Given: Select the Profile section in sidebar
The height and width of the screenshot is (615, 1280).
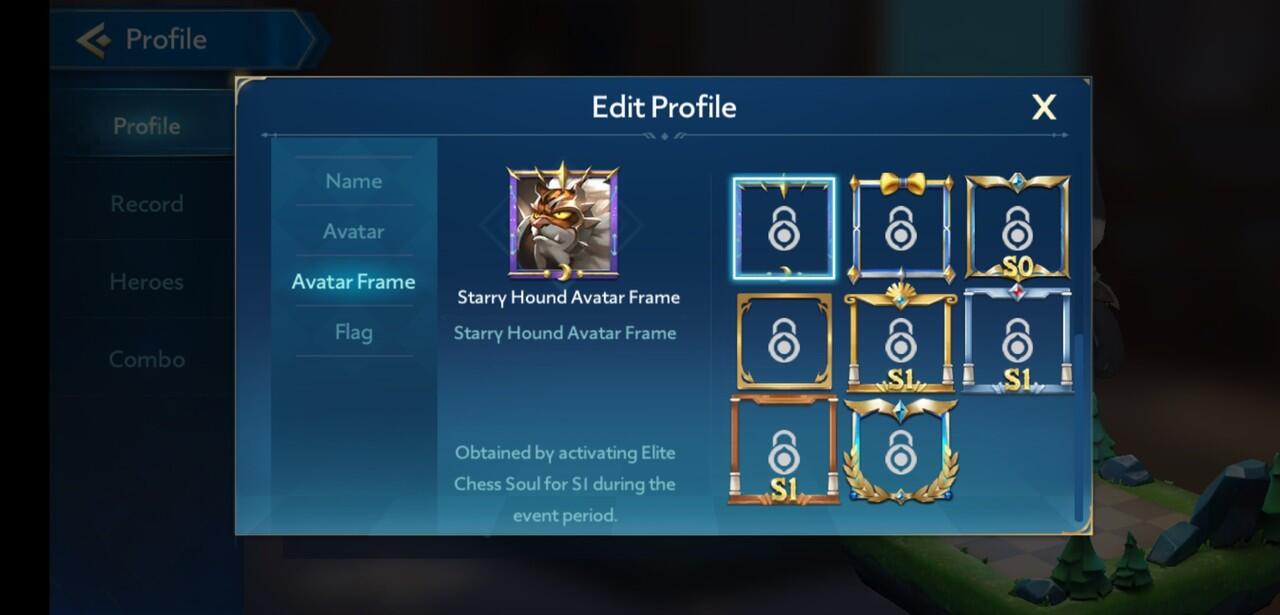Looking at the screenshot, I should click(x=147, y=126).
